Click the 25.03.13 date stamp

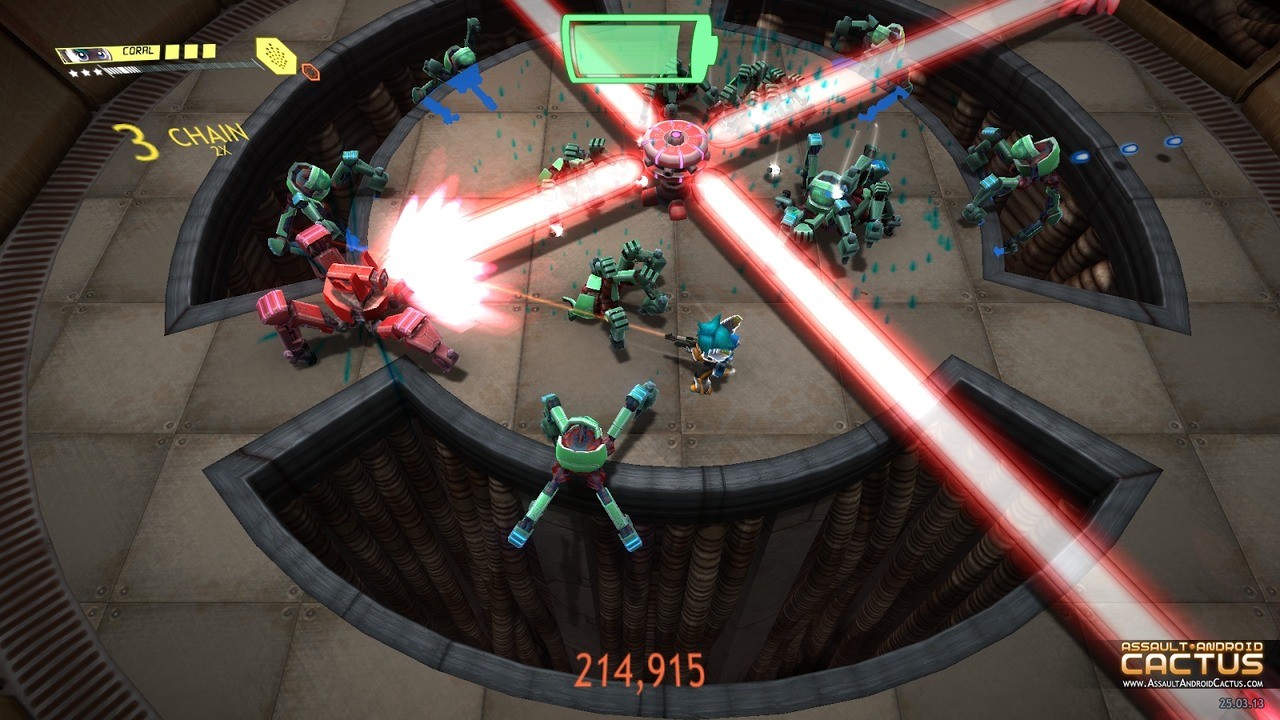[x=1241, y=702]
